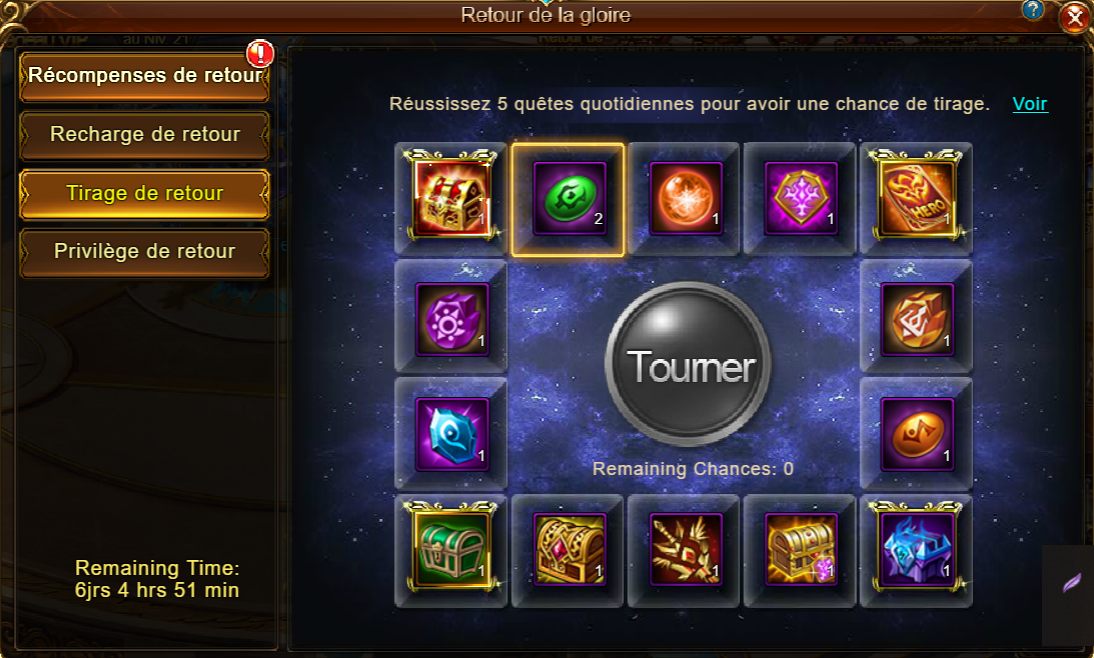Select the red and gold treasure chest reward
Image resolution: width=1094 pixels, height=658 pixels.
click(x=451, y=200)
